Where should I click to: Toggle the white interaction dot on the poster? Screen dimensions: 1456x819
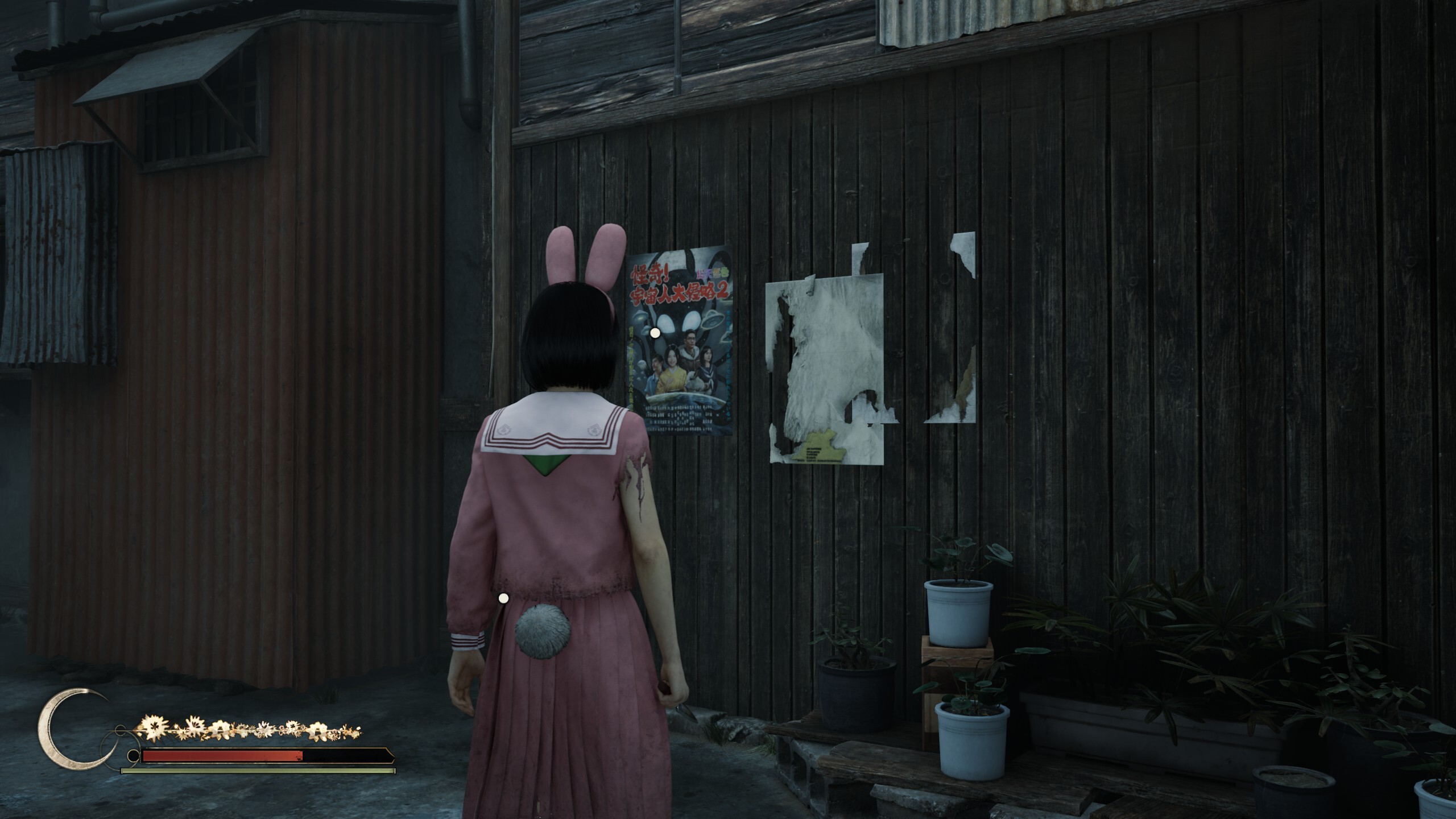pyautogui.click(x=655, y=333)
